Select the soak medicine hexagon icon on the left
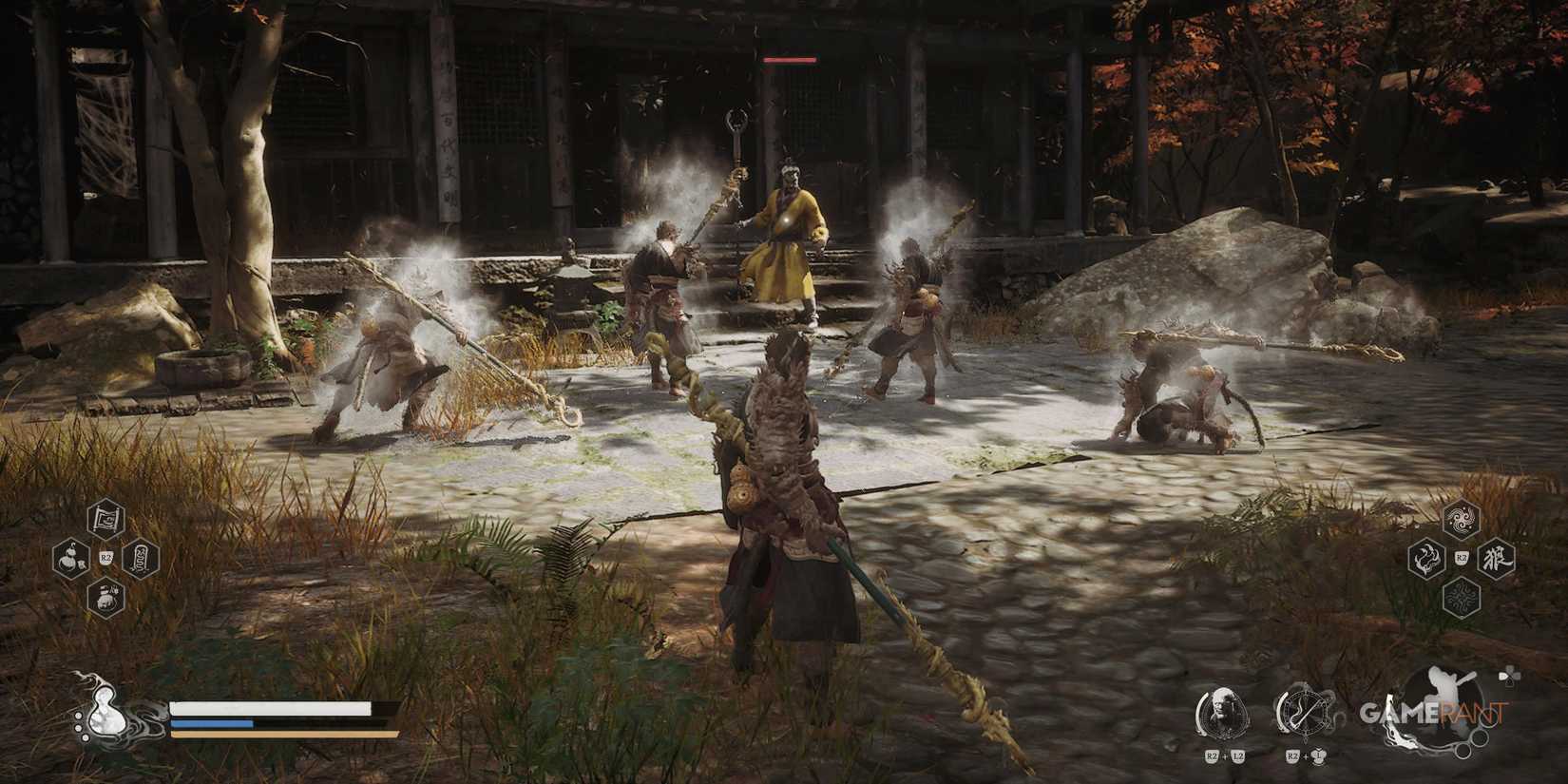The image size is (1568, 784). coord(141,559)
